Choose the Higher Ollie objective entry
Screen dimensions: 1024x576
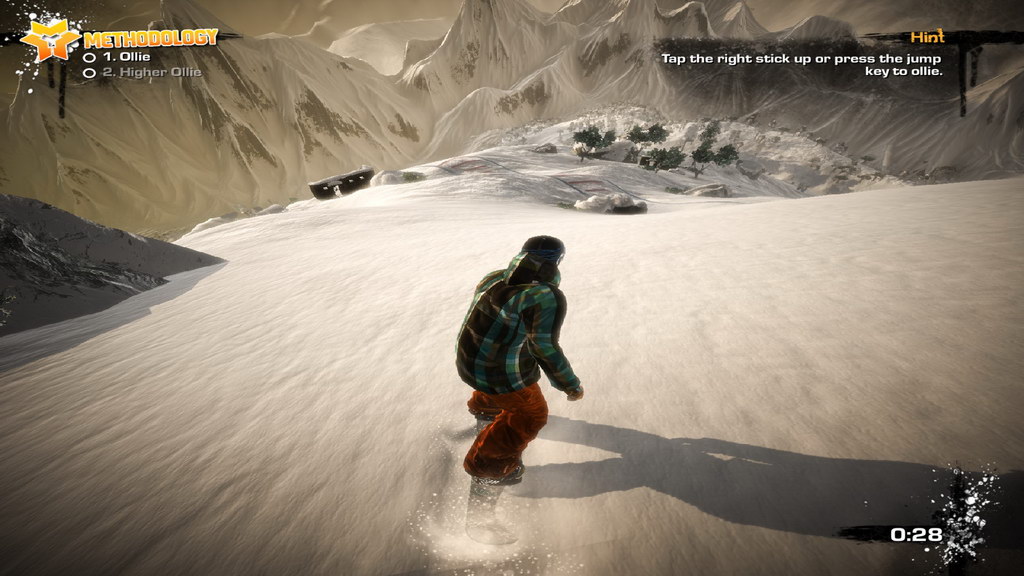149,72
